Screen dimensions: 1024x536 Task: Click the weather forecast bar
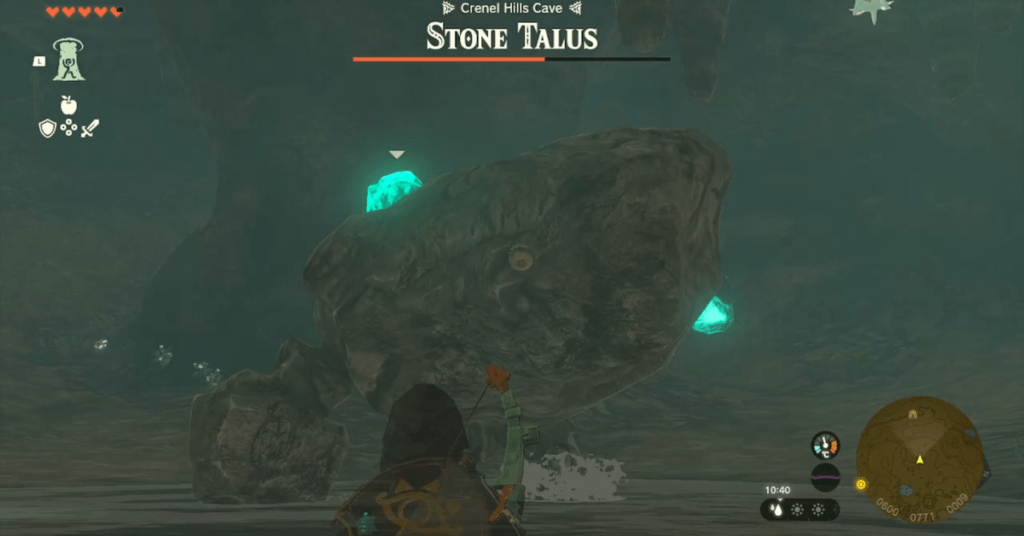coord(800,509)
